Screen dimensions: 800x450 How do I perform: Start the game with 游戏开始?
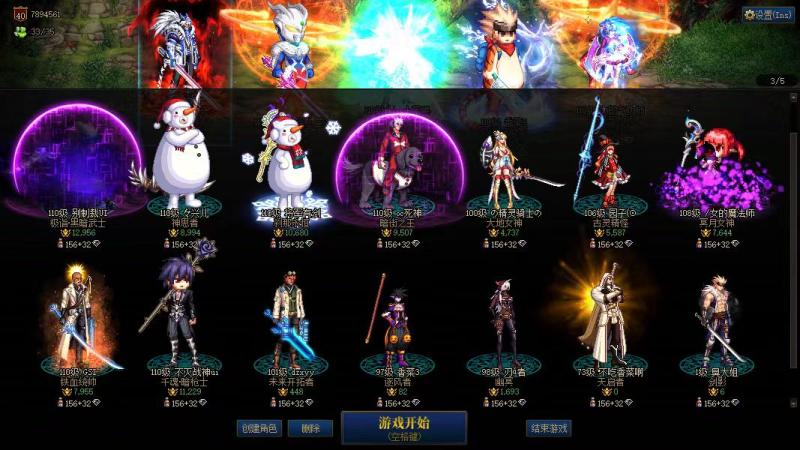[x=404, y=427]
